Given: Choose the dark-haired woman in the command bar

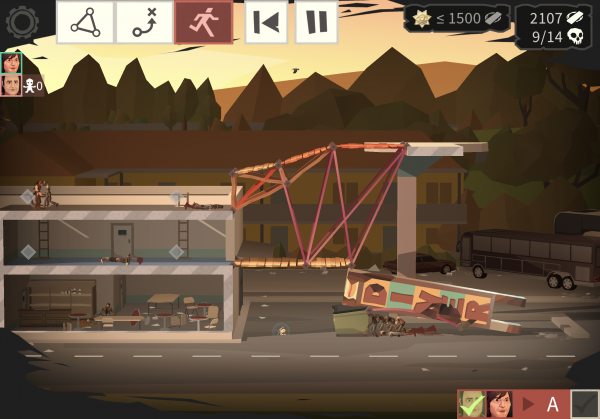Looking at the screenshot, I should 499,404.
